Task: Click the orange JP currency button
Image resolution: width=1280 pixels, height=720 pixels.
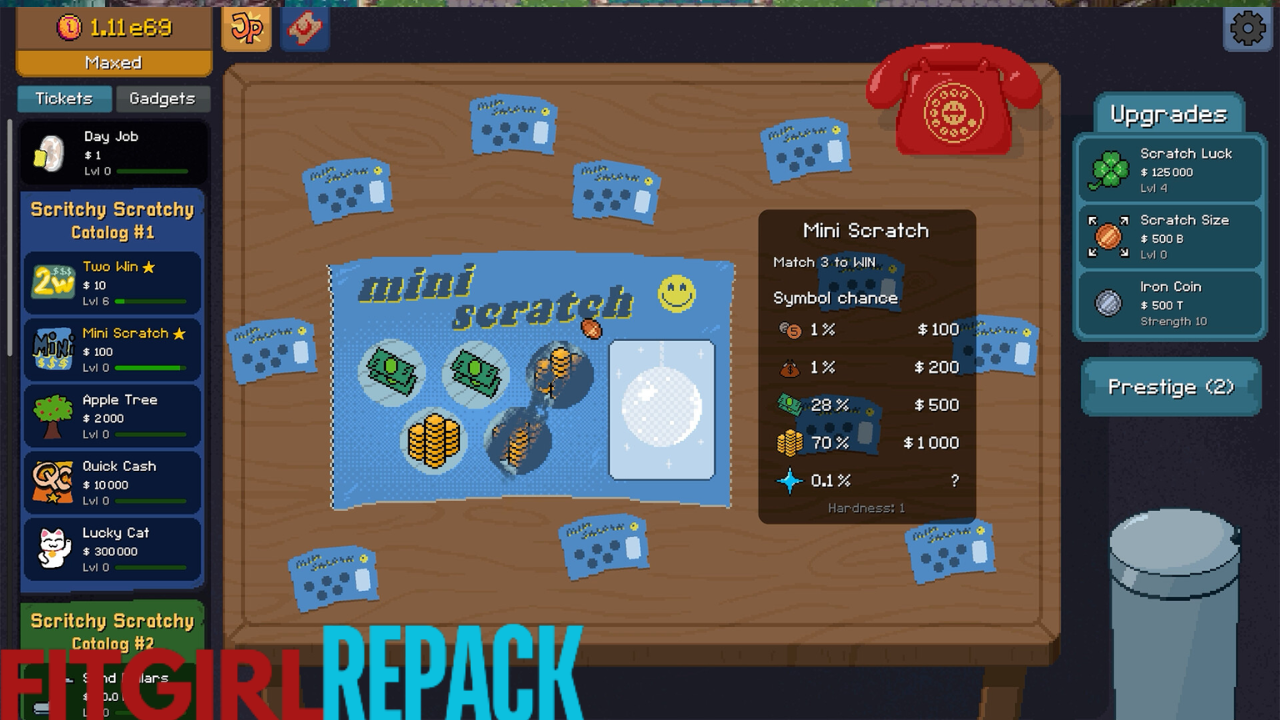Action: 246,28
